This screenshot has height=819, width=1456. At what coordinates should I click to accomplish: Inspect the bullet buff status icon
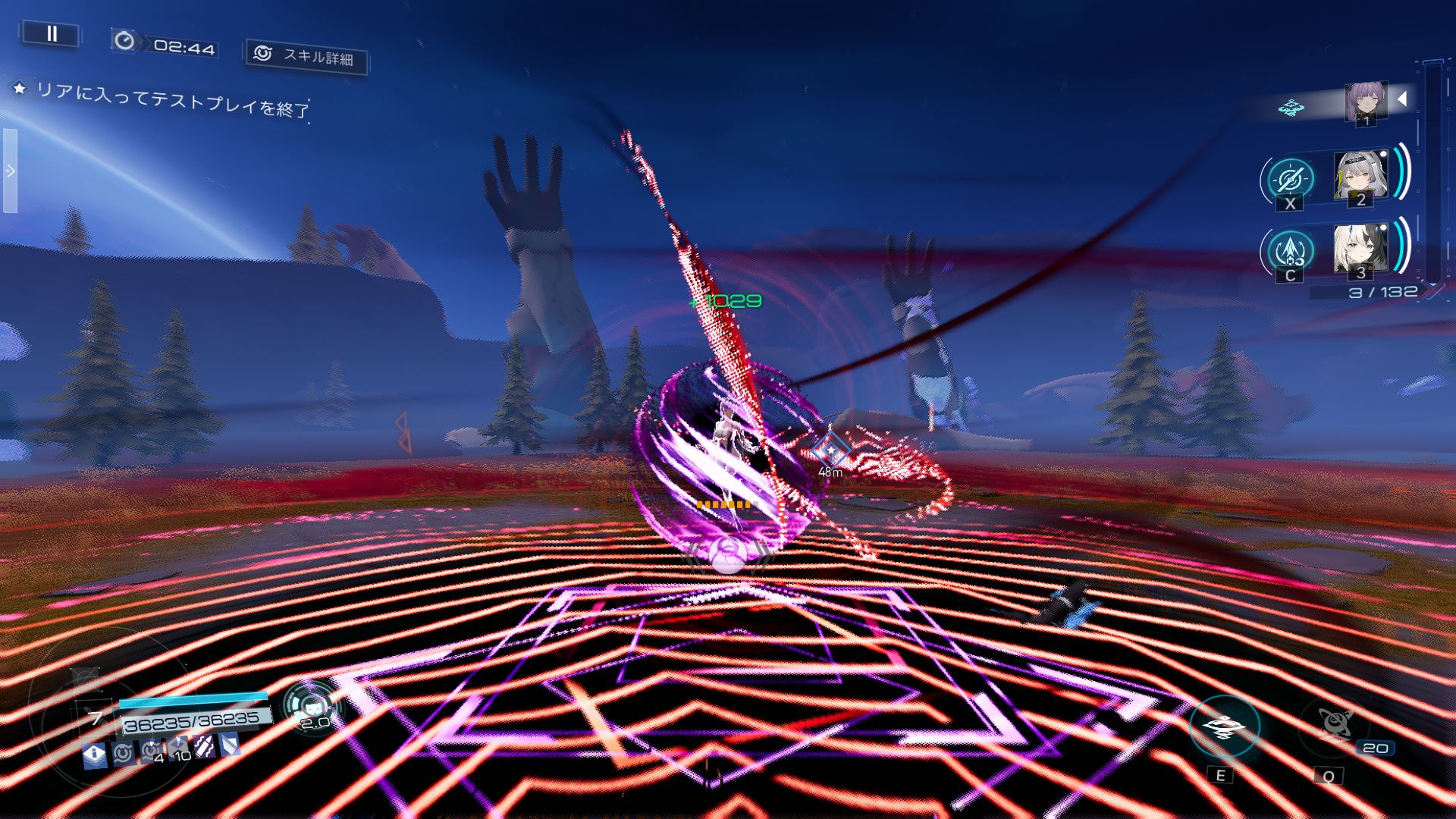(x=204, y=748)
